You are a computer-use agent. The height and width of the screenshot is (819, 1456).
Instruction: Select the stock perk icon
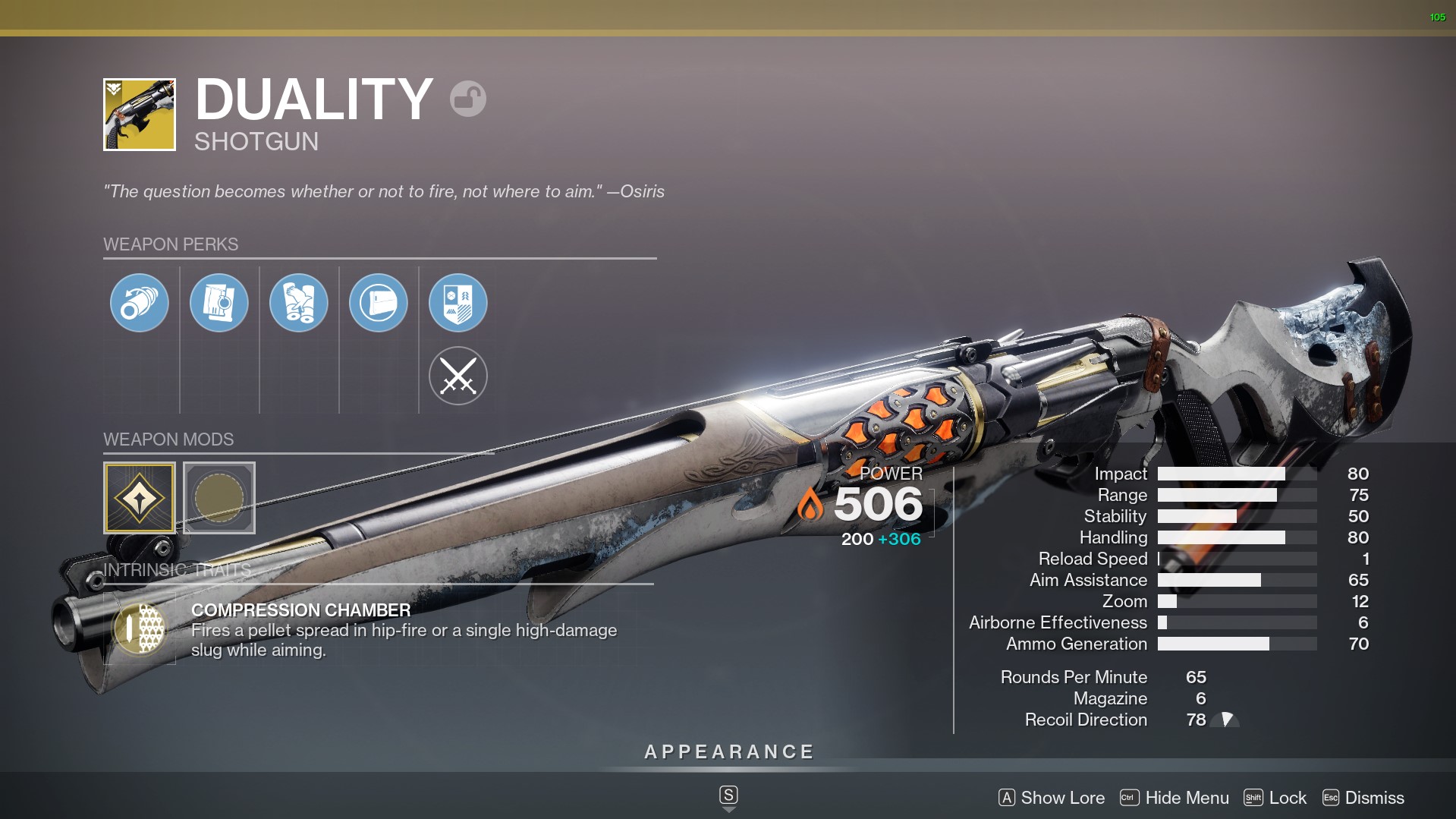click(x=378, y=303)
